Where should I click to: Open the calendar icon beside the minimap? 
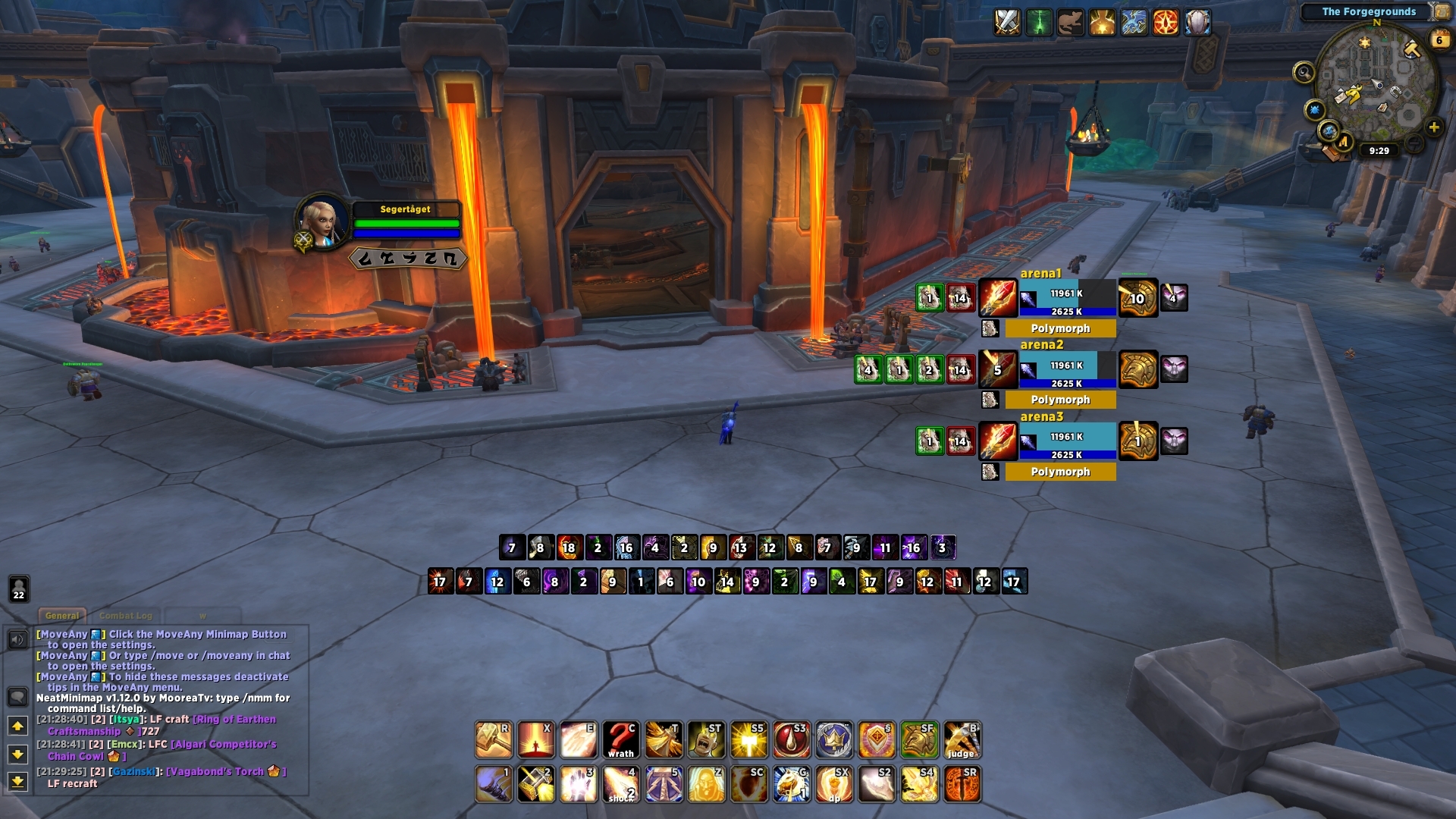click(1438, 39)
